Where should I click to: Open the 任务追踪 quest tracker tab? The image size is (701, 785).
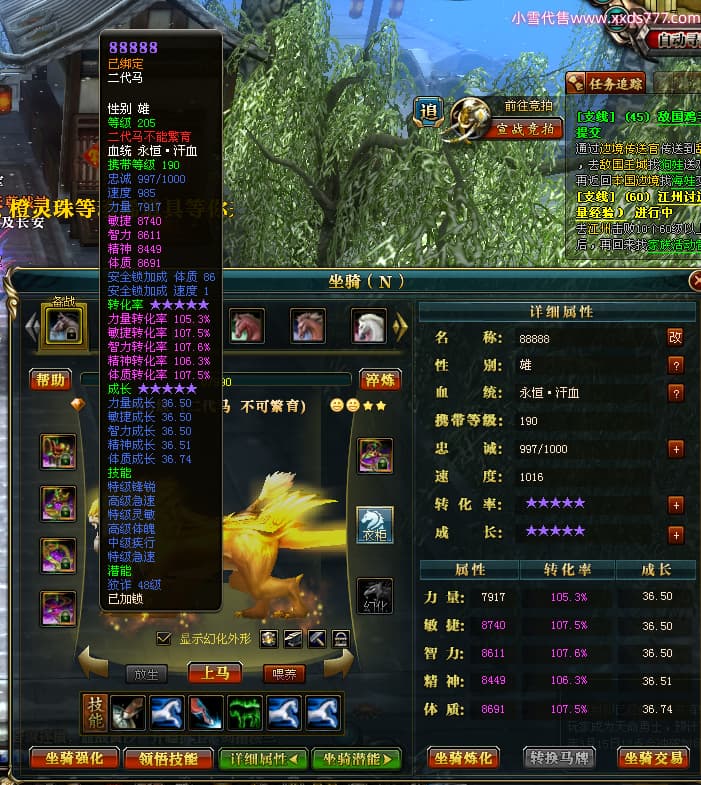pyautogui.click(x=607, y=84)
